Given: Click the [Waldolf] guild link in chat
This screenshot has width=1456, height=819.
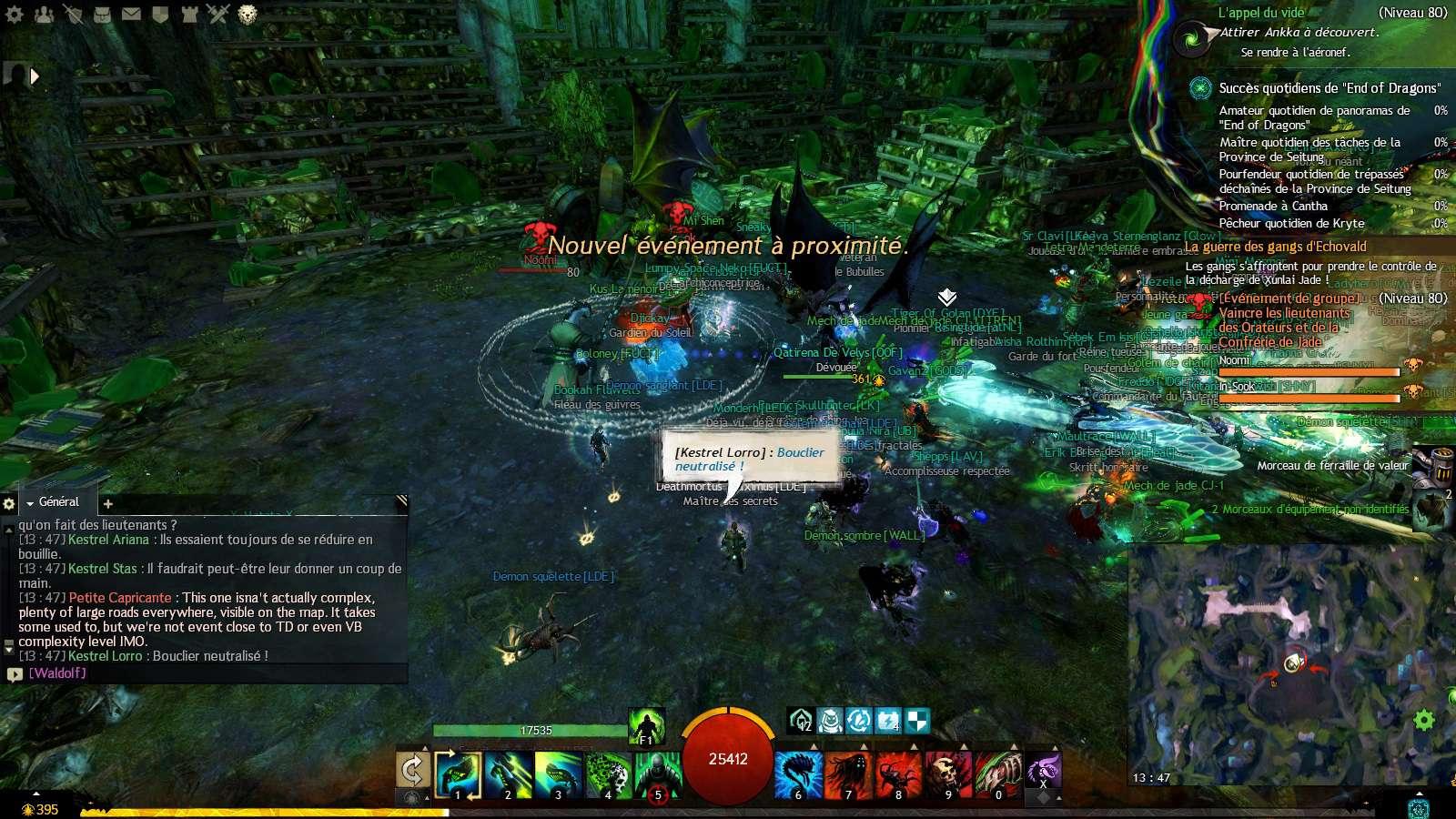Looking at the screenshot, I should coord(58,673).
